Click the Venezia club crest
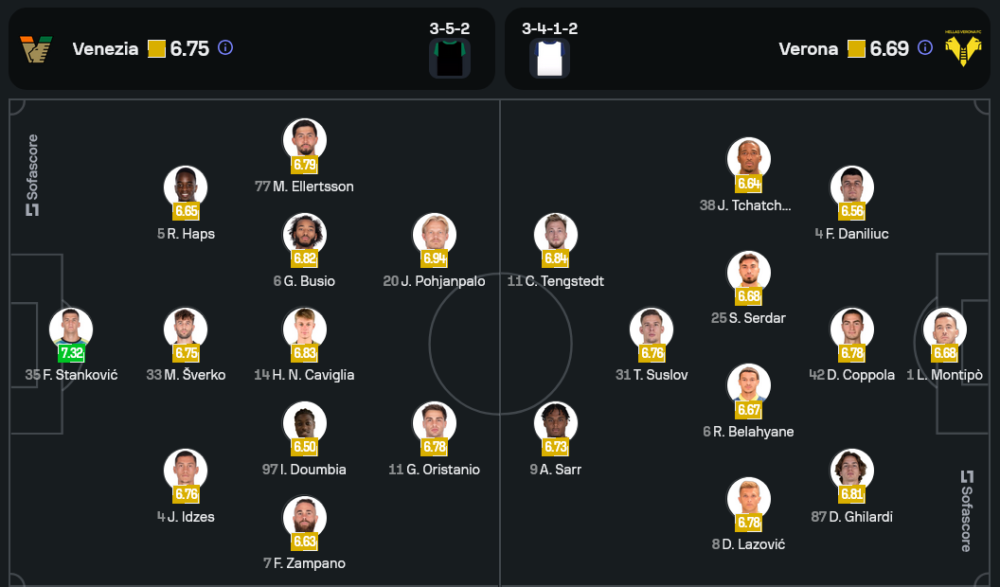The height and width of the screenshot is (587, 1000). pyautogui.click(x=37, y=48)
